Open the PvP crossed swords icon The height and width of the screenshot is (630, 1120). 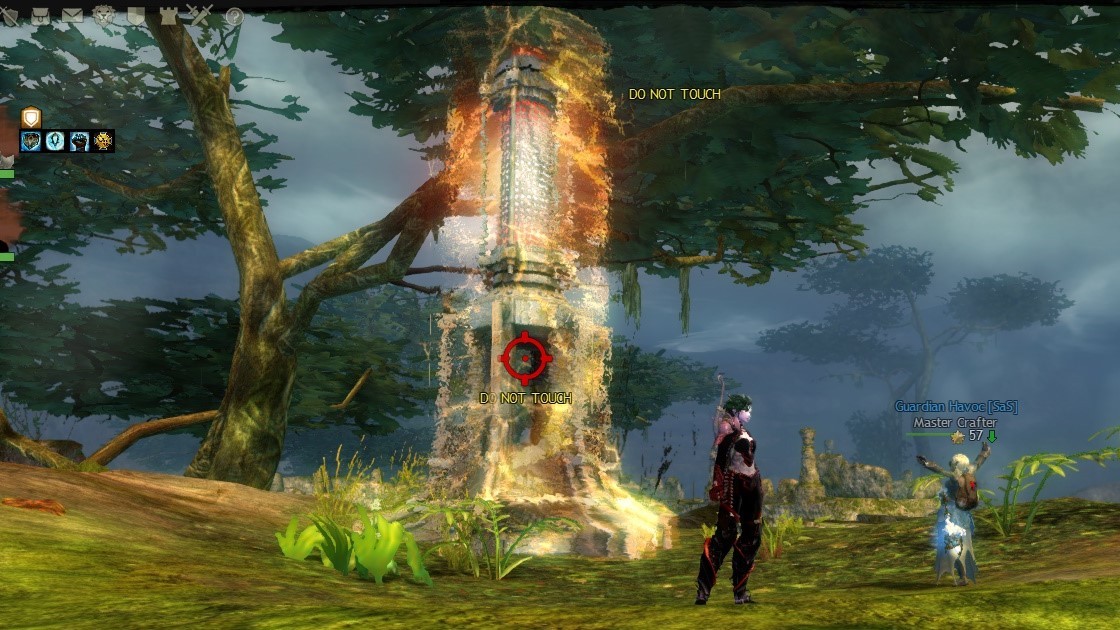[x=200, y=15]
